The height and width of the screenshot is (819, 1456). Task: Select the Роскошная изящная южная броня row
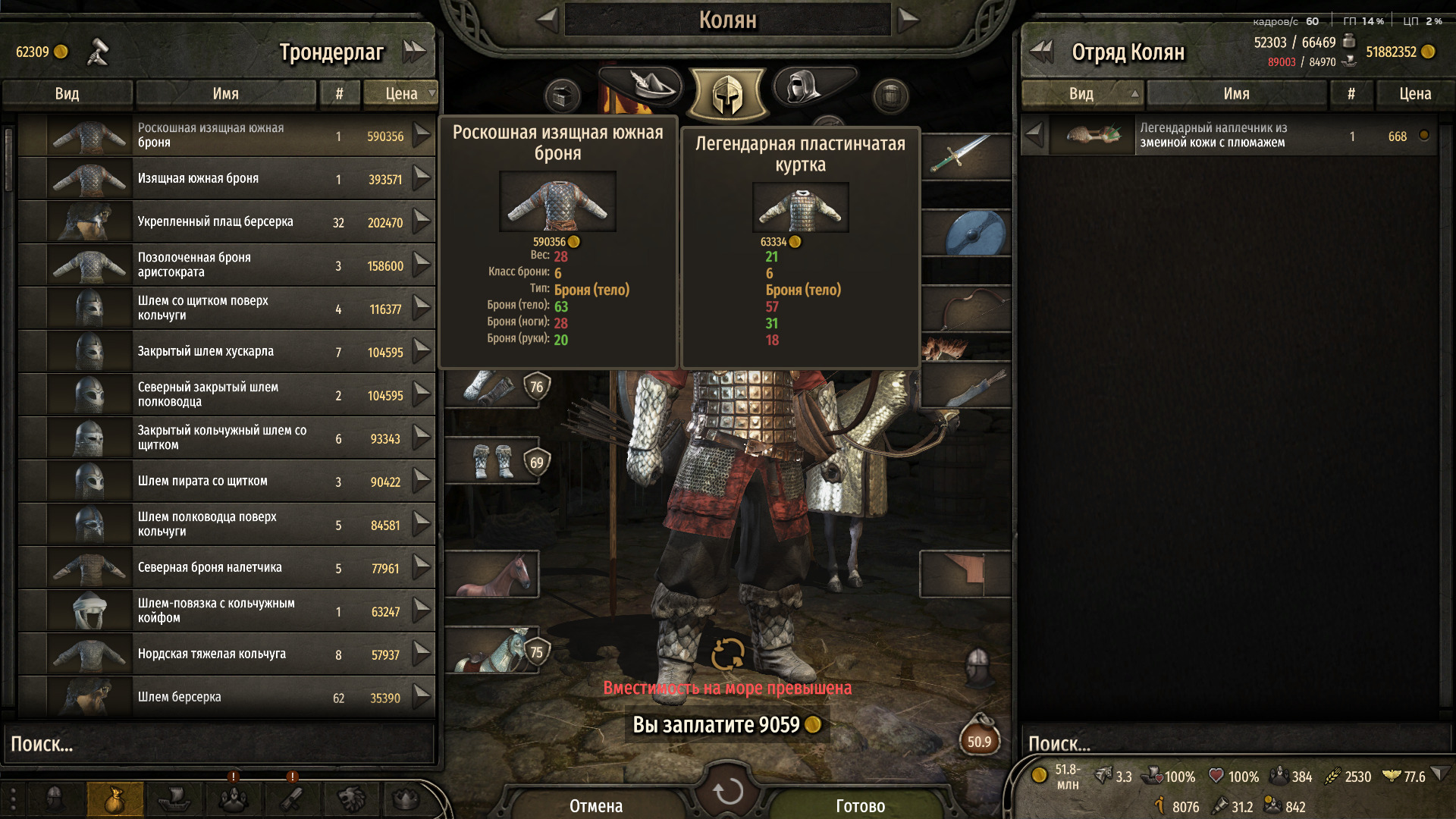pos(226,136)
